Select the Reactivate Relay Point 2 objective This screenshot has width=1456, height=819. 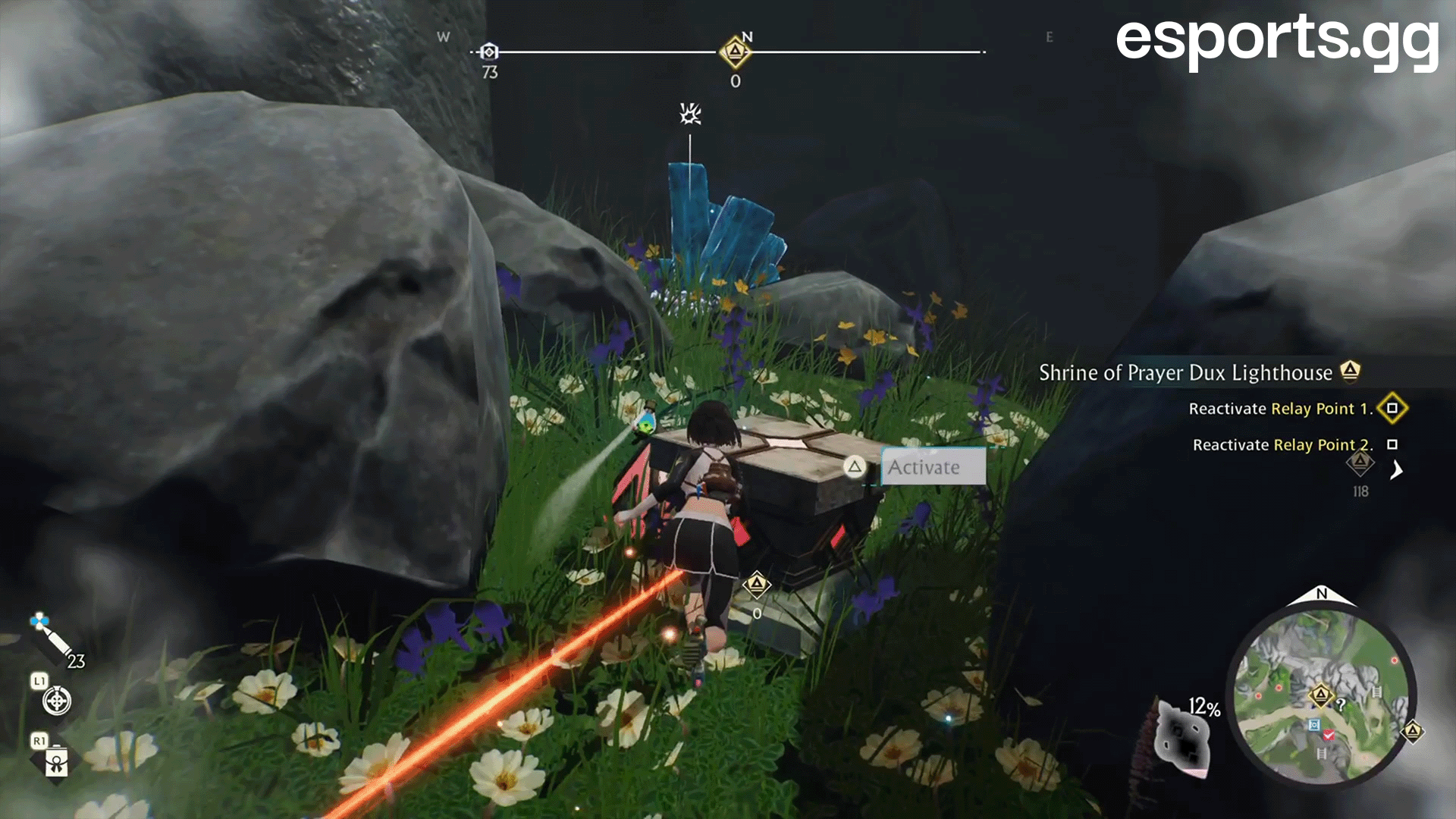(x=1282, y=445)
